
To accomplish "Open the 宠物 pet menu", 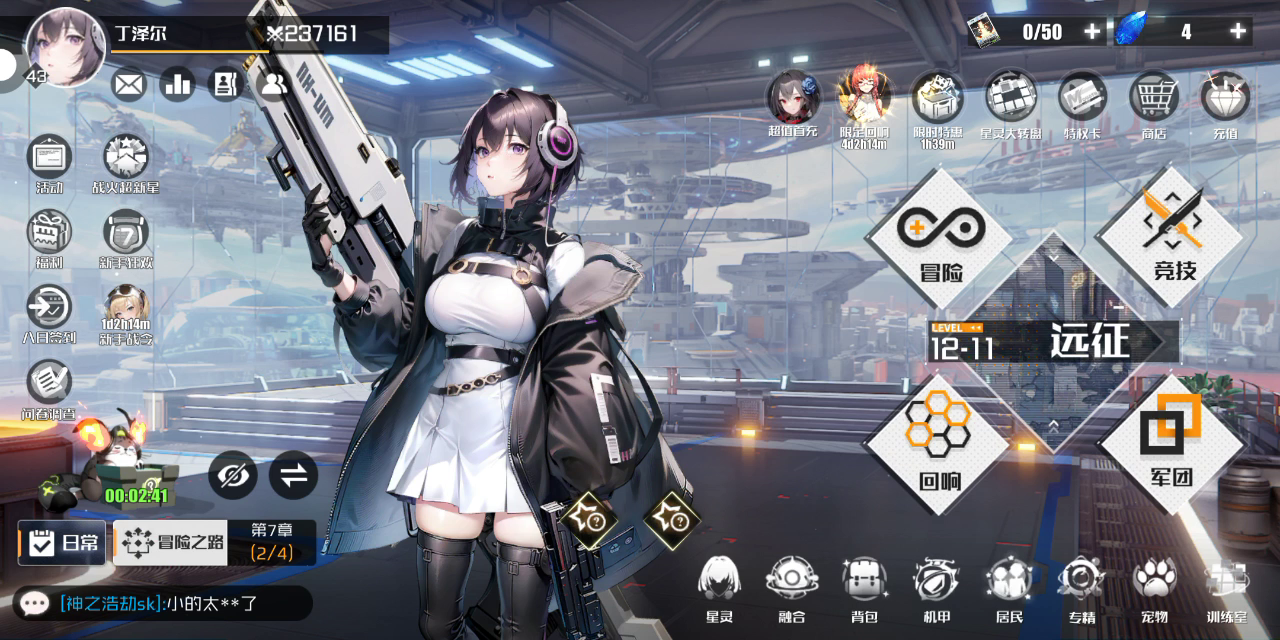I will pos(1154,588).
